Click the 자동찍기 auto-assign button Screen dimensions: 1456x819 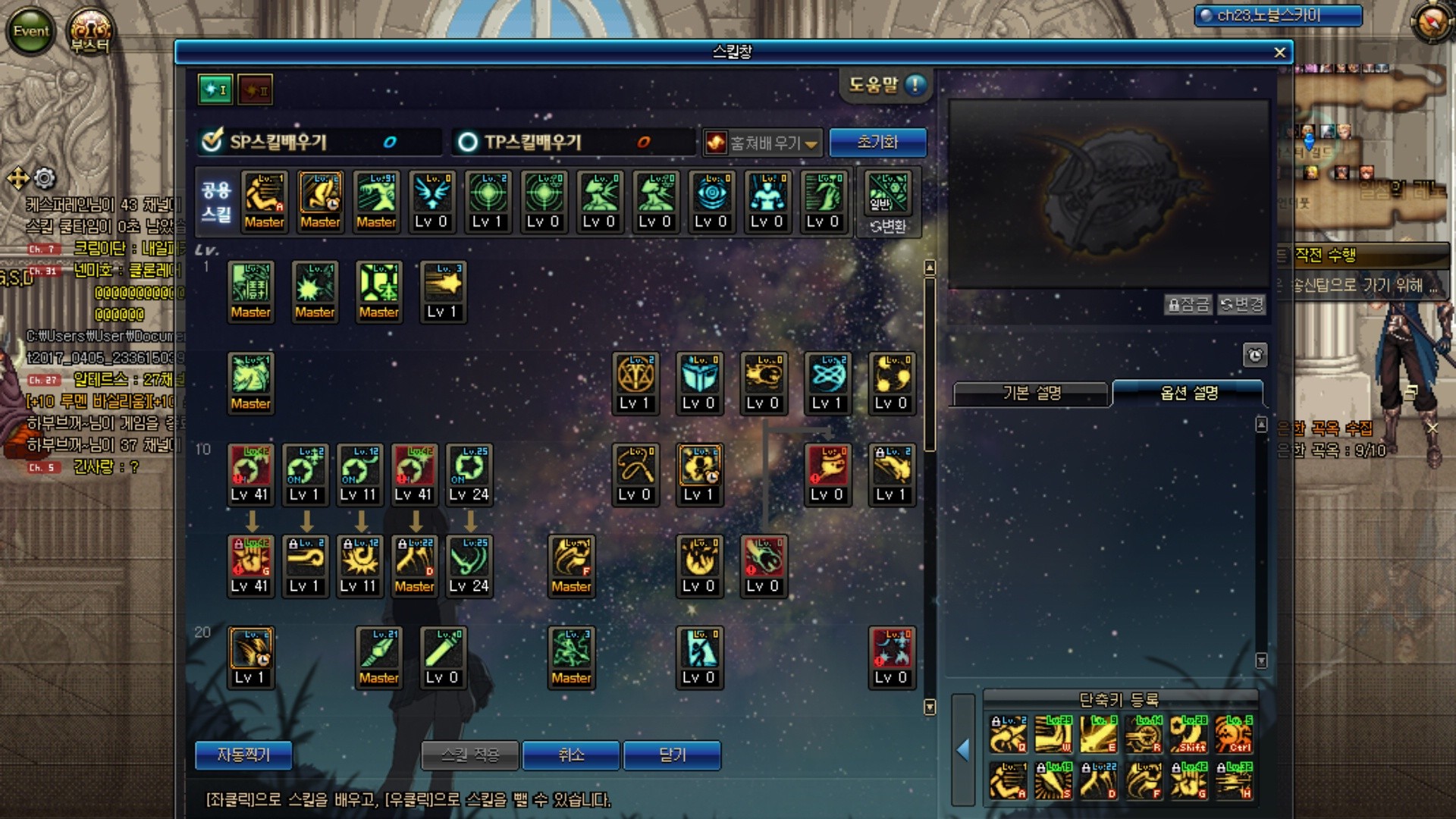(243, 755)
